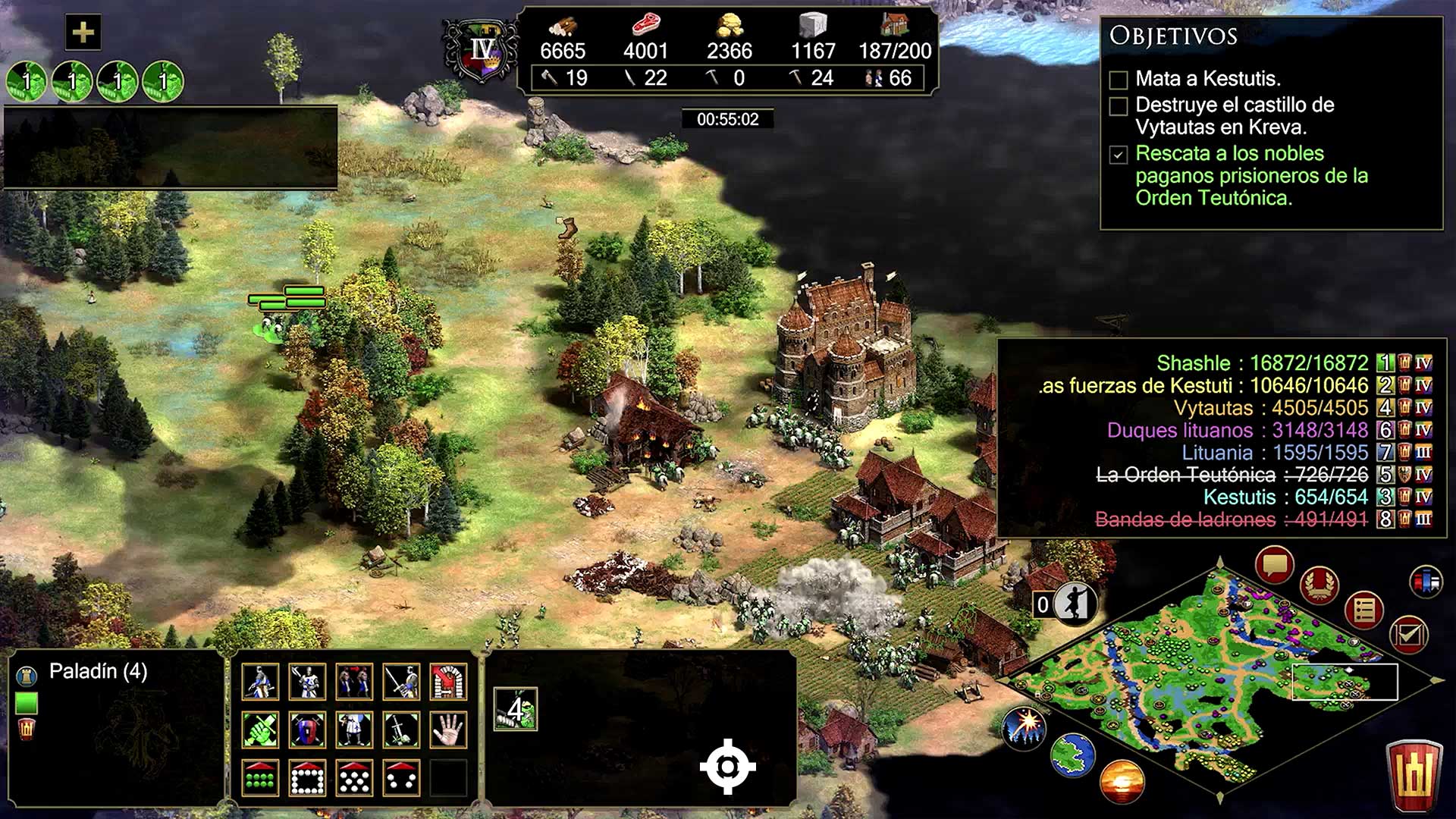This screenshot has width=1456, height=819.
Task: Choose the raised hand stop command
Action: (448, 730)
